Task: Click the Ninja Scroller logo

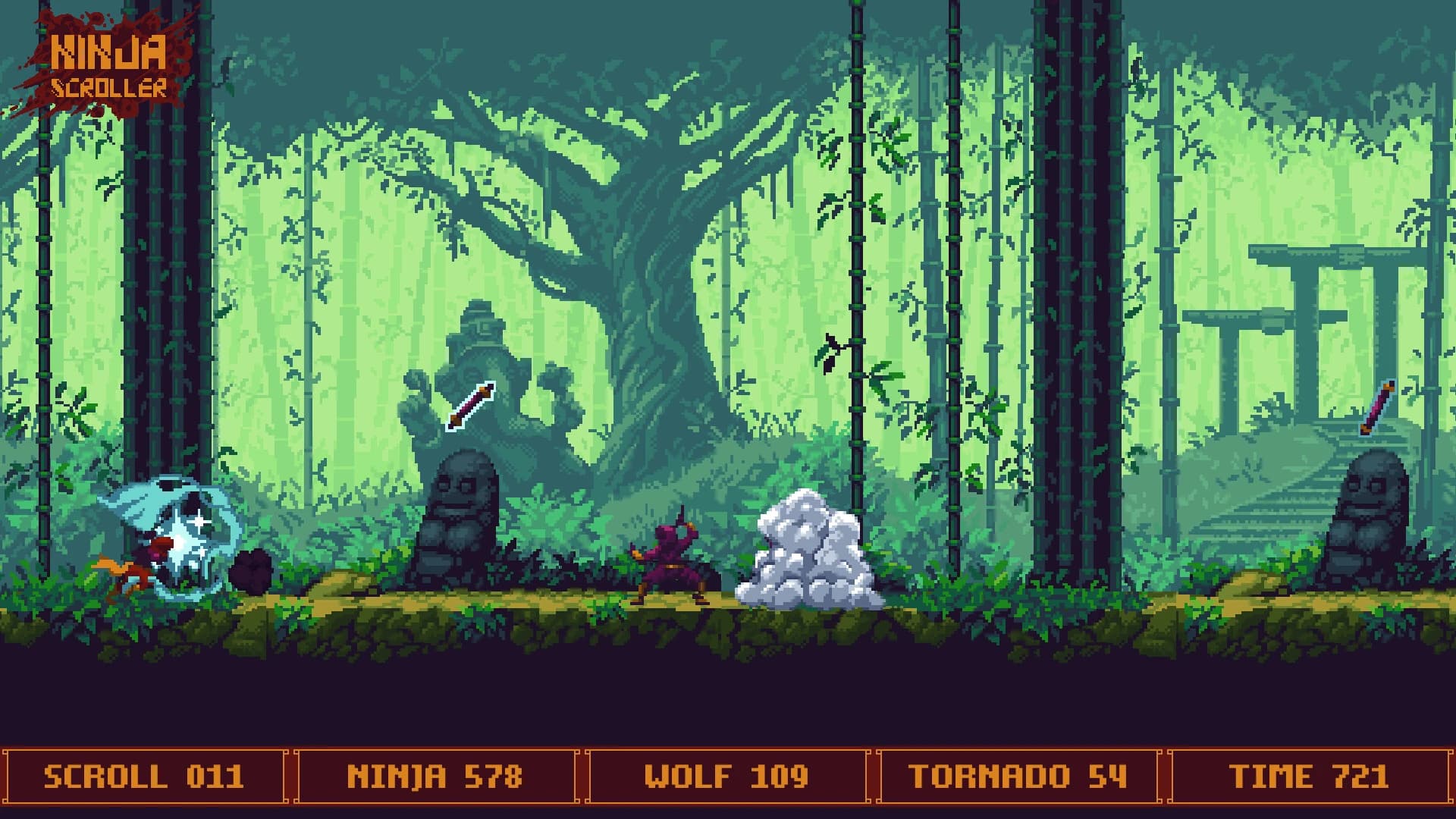Action: pos(106,64)
